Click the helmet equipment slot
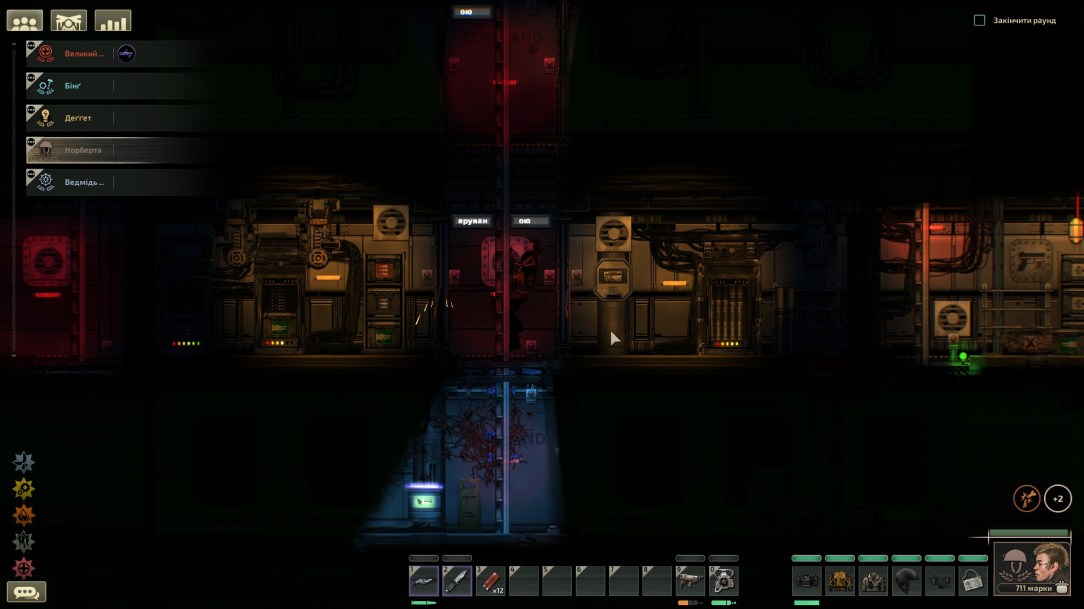Viewport: 1084px width, 609px height. 907,581
